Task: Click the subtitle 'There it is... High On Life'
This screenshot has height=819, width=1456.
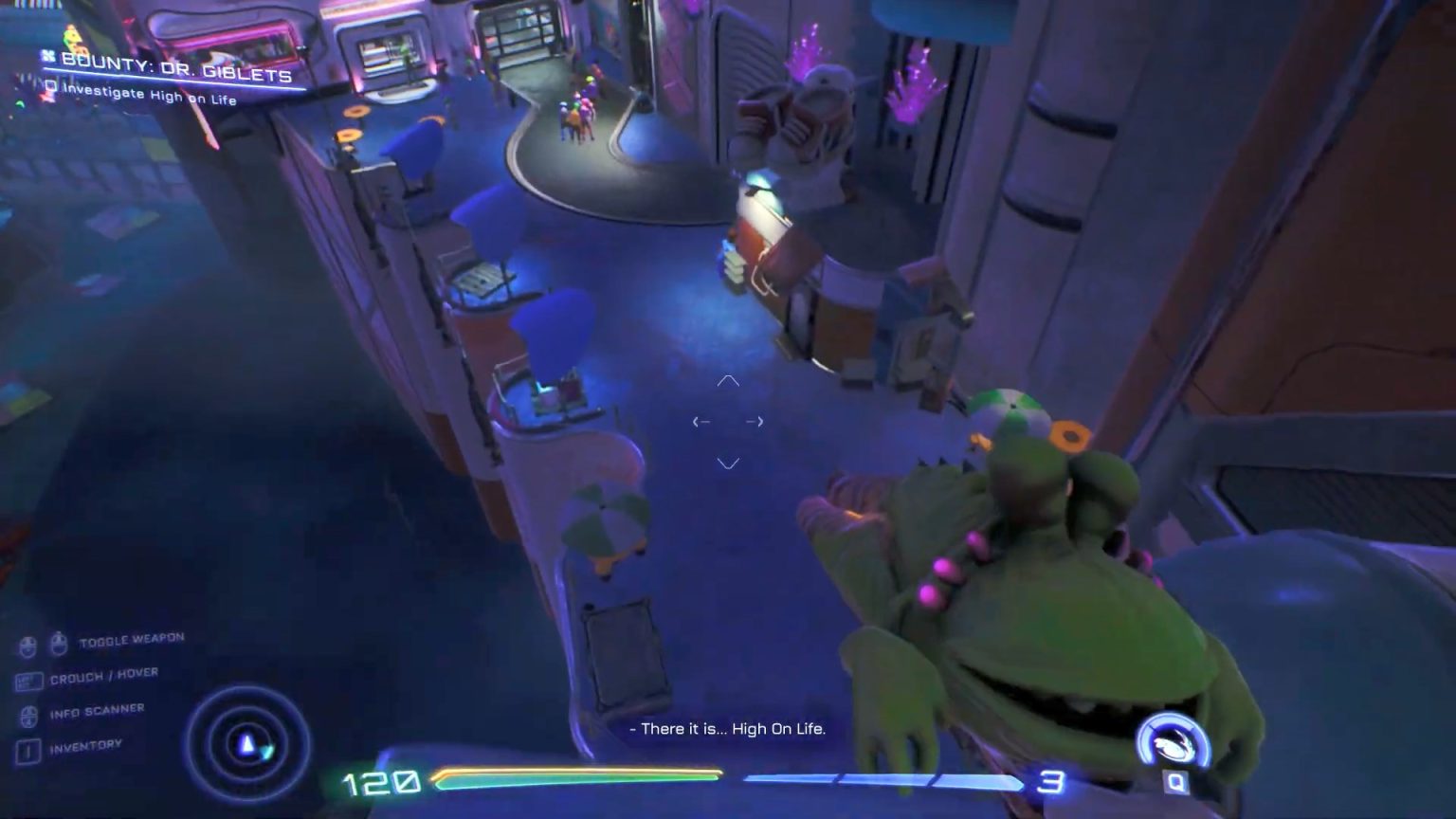Action: (x=728, y=730)
